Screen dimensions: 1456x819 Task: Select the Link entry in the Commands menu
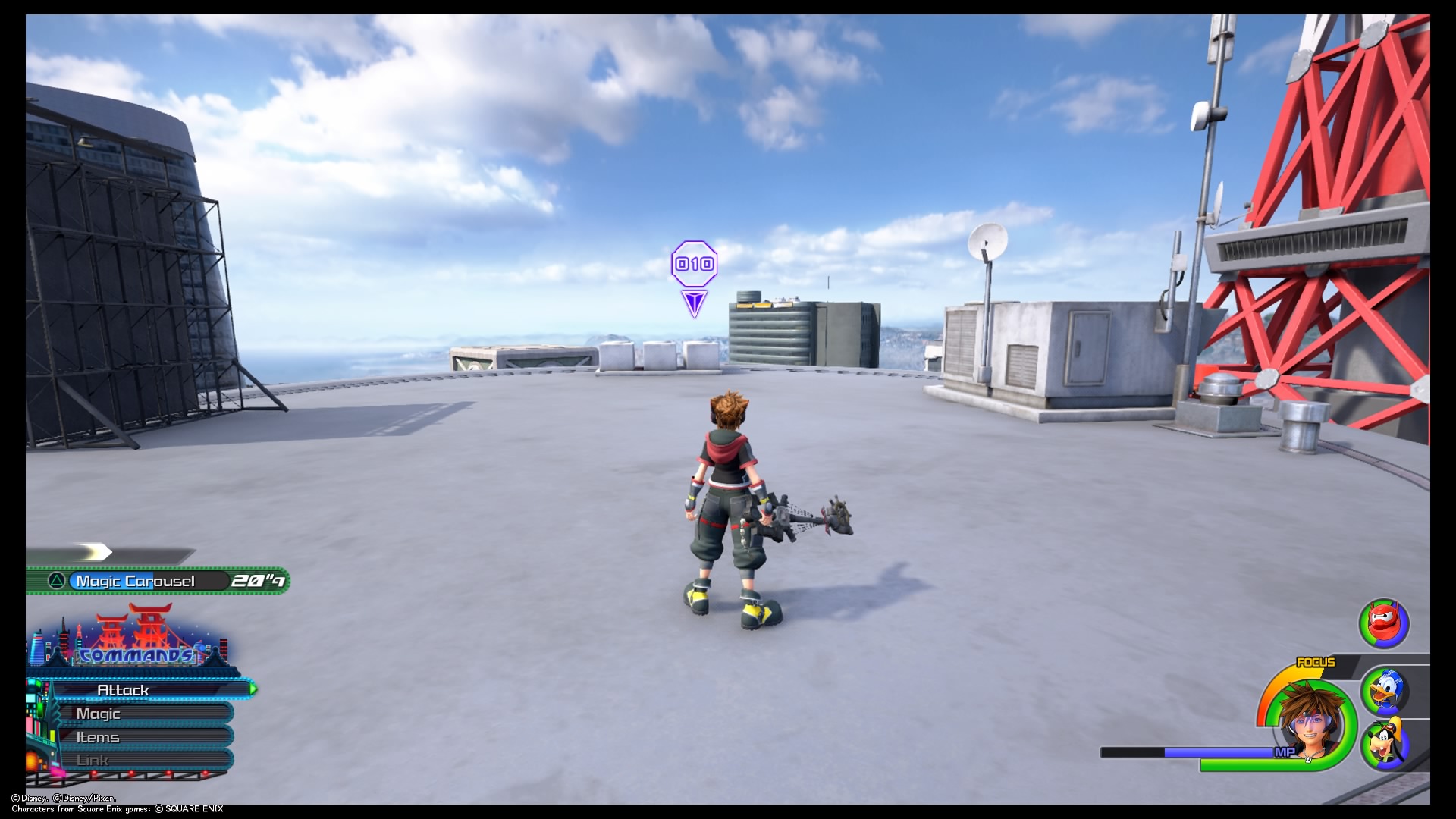click(x=93, y=759)
